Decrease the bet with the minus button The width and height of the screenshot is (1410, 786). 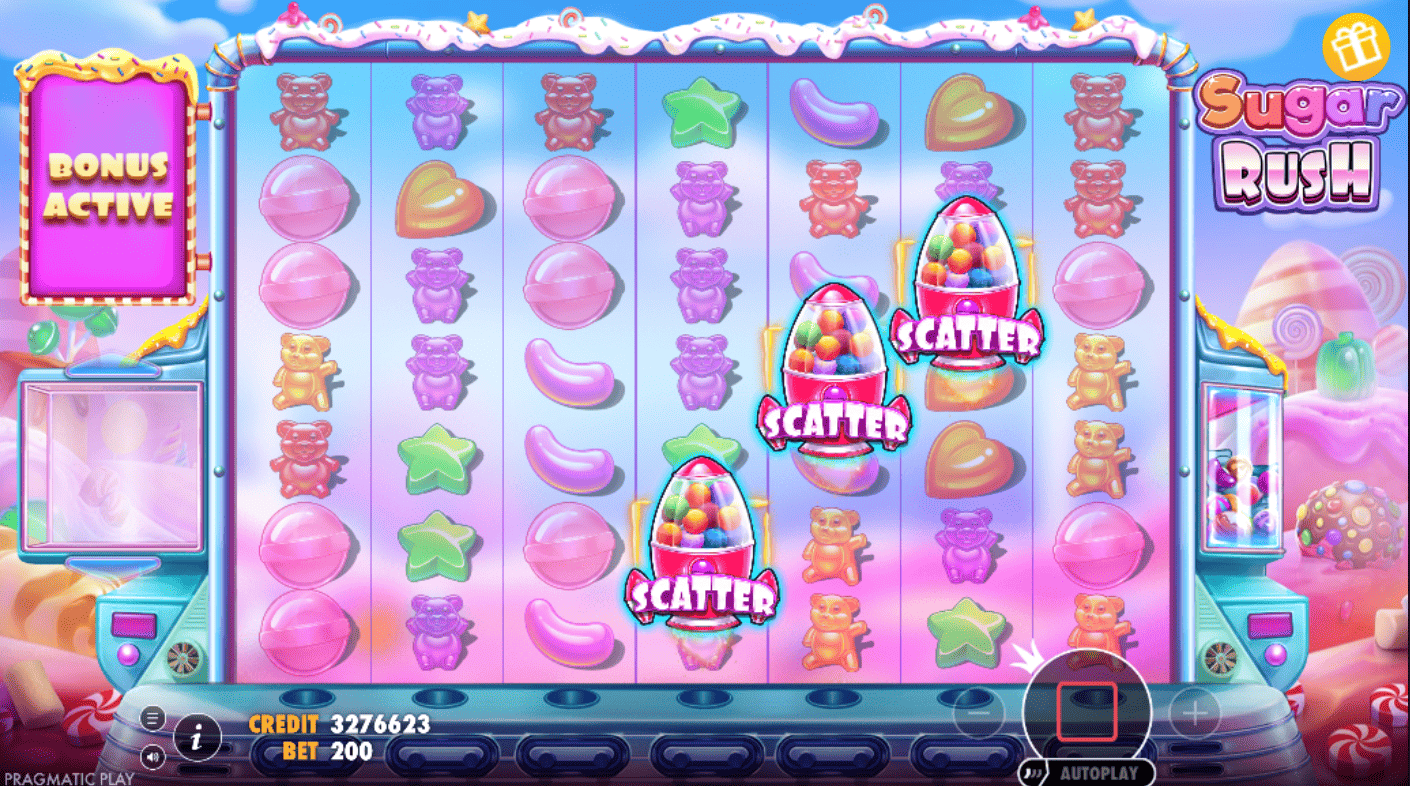[978, 713]
